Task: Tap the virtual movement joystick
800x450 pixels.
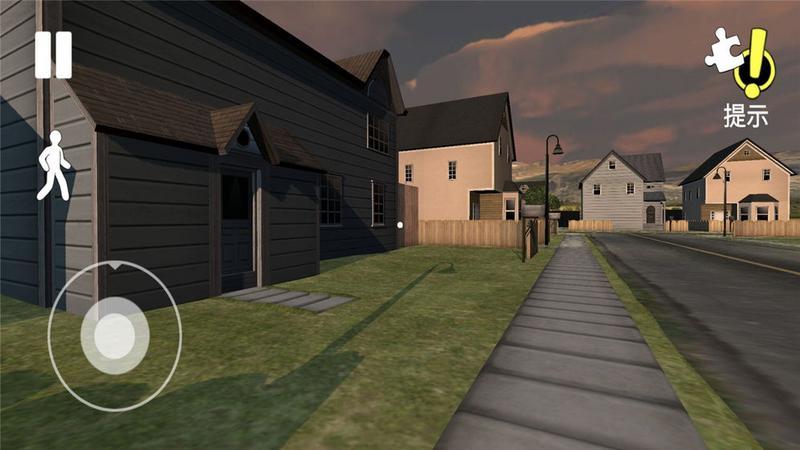Action: tap(114, 329)
